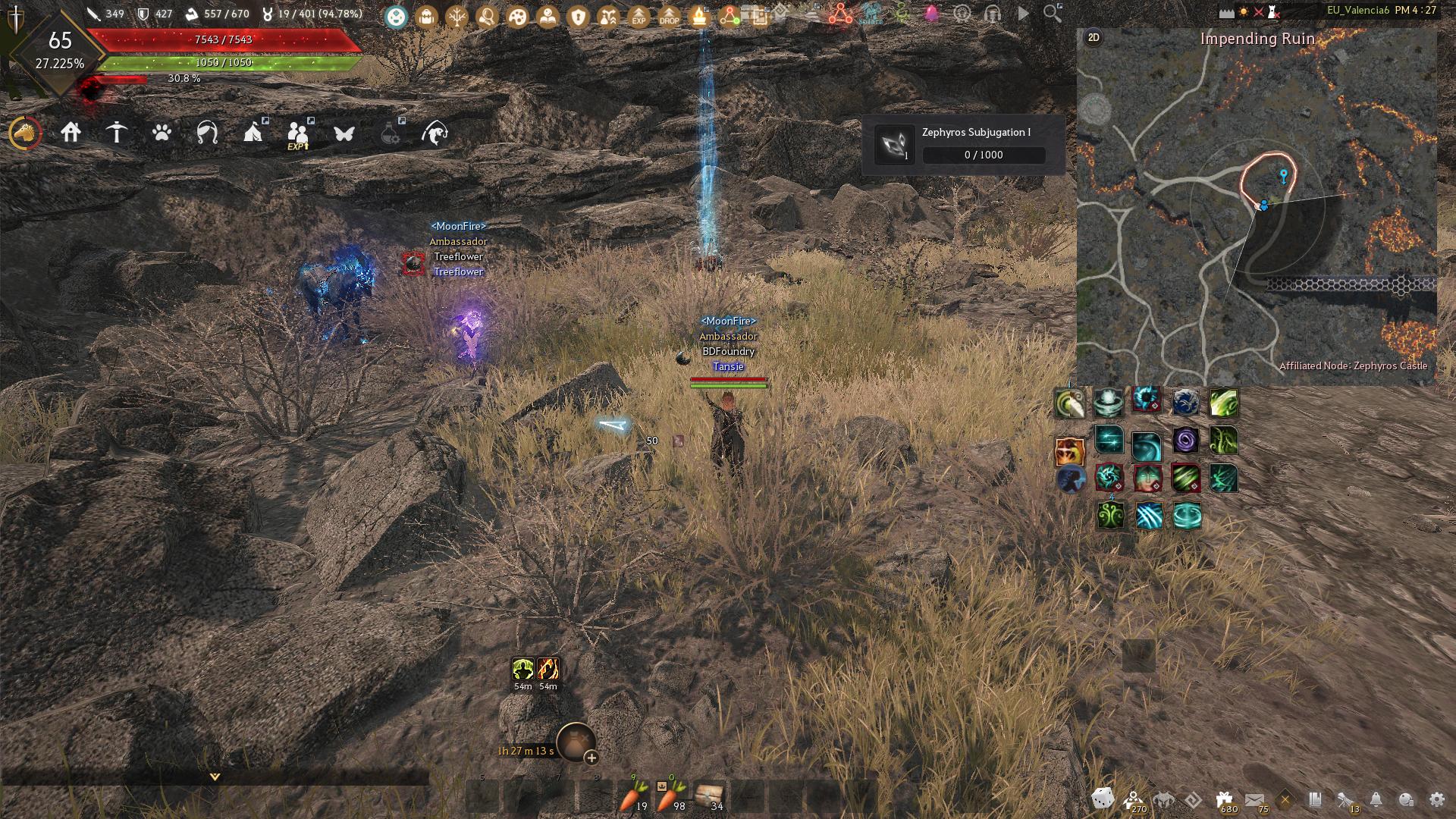Open the gift box icon showing 680
Image resolution: width=1456 pixels, height=819 pixels.
pyautogui.click(x=1224, y=799)
